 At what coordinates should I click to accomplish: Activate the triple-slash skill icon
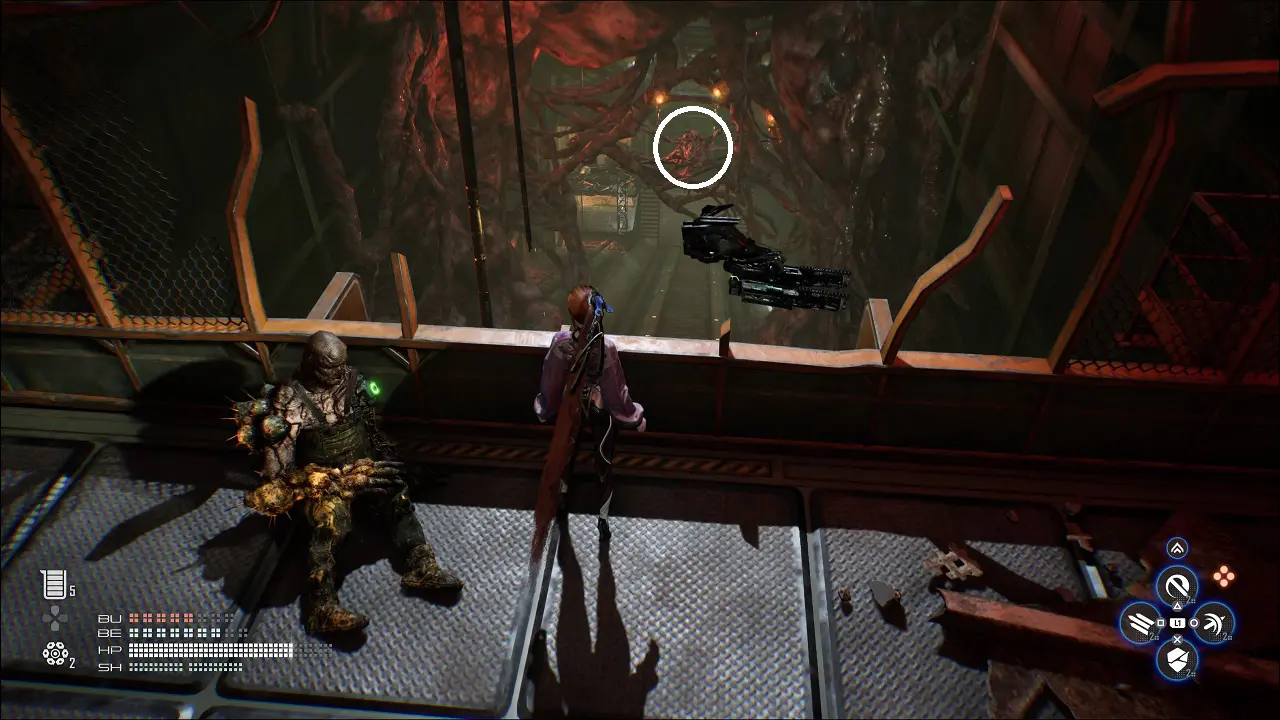tap(1141, 623)
